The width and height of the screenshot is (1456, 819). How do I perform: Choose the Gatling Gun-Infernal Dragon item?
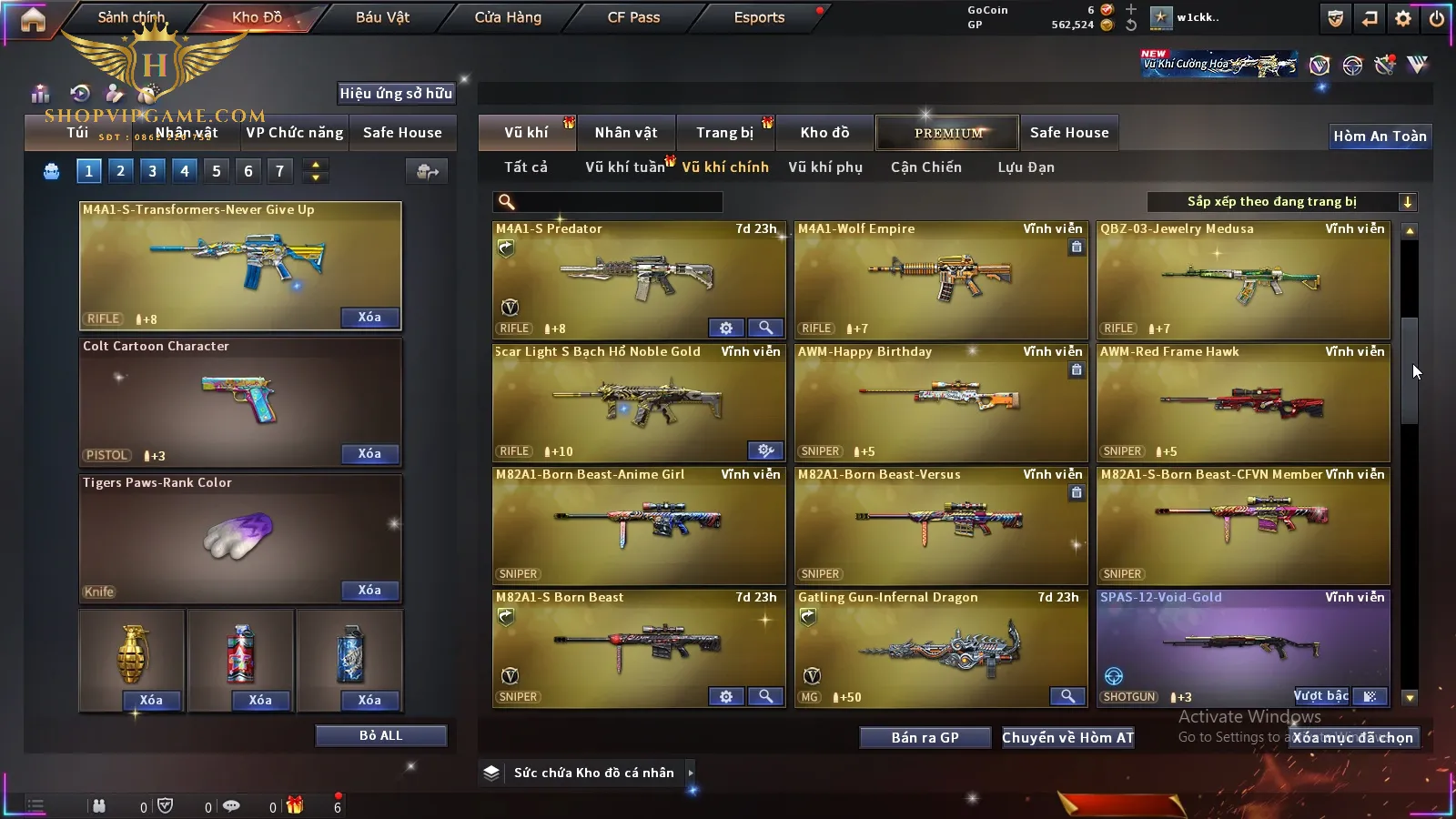pyautogui.click(x=940, y=648)
